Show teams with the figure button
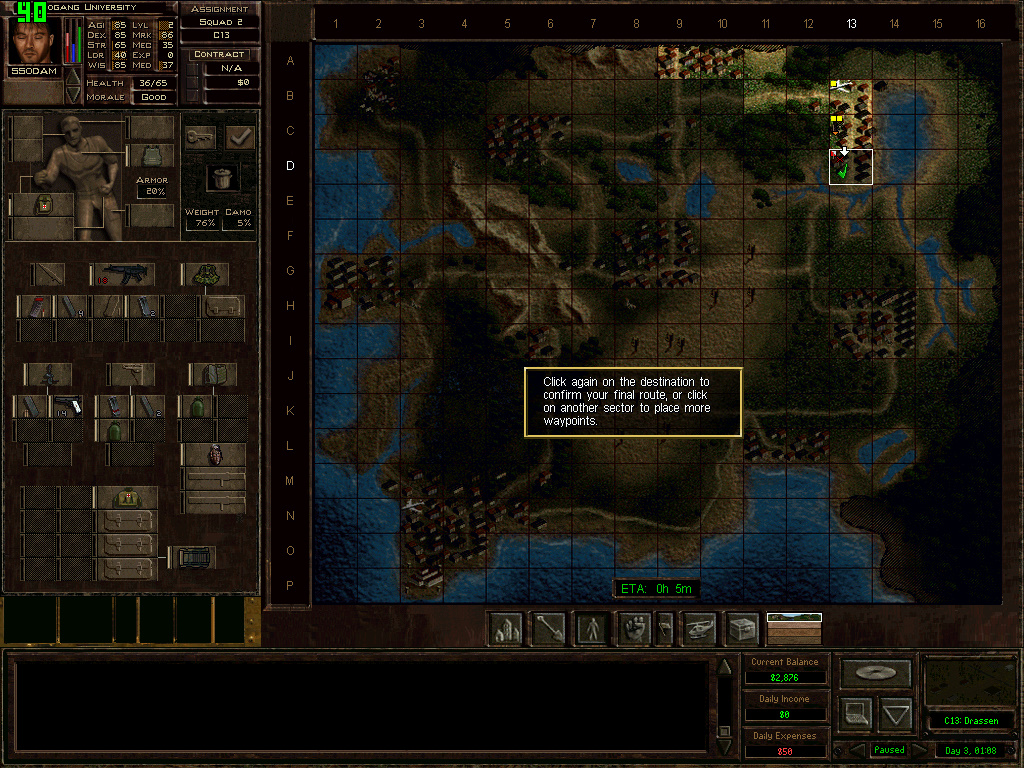 click(593, 629)
